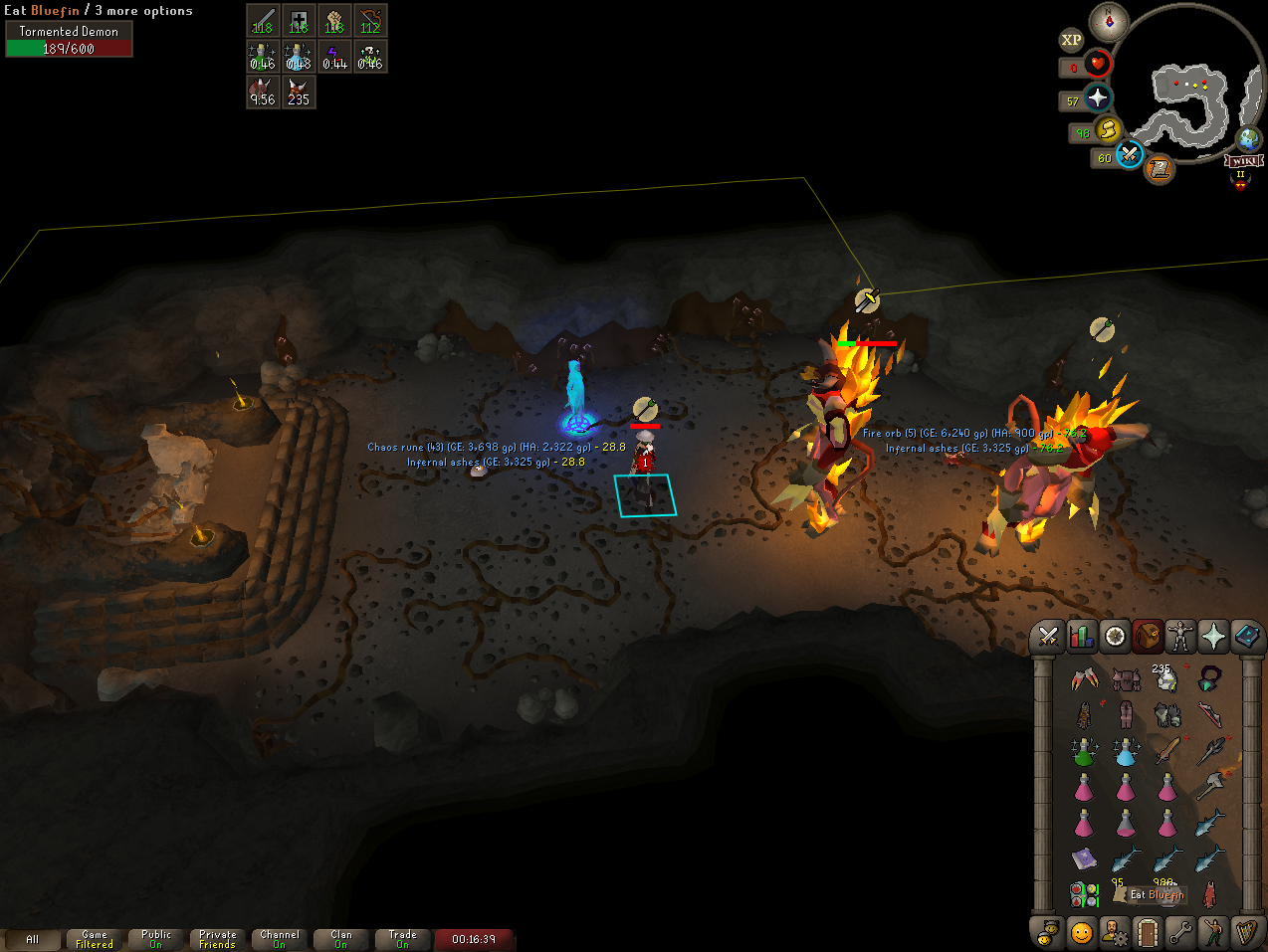This screenshot has height=952, width=1268.
Task: Click the Wiki lookup banner
Action: pos(1244,161)
